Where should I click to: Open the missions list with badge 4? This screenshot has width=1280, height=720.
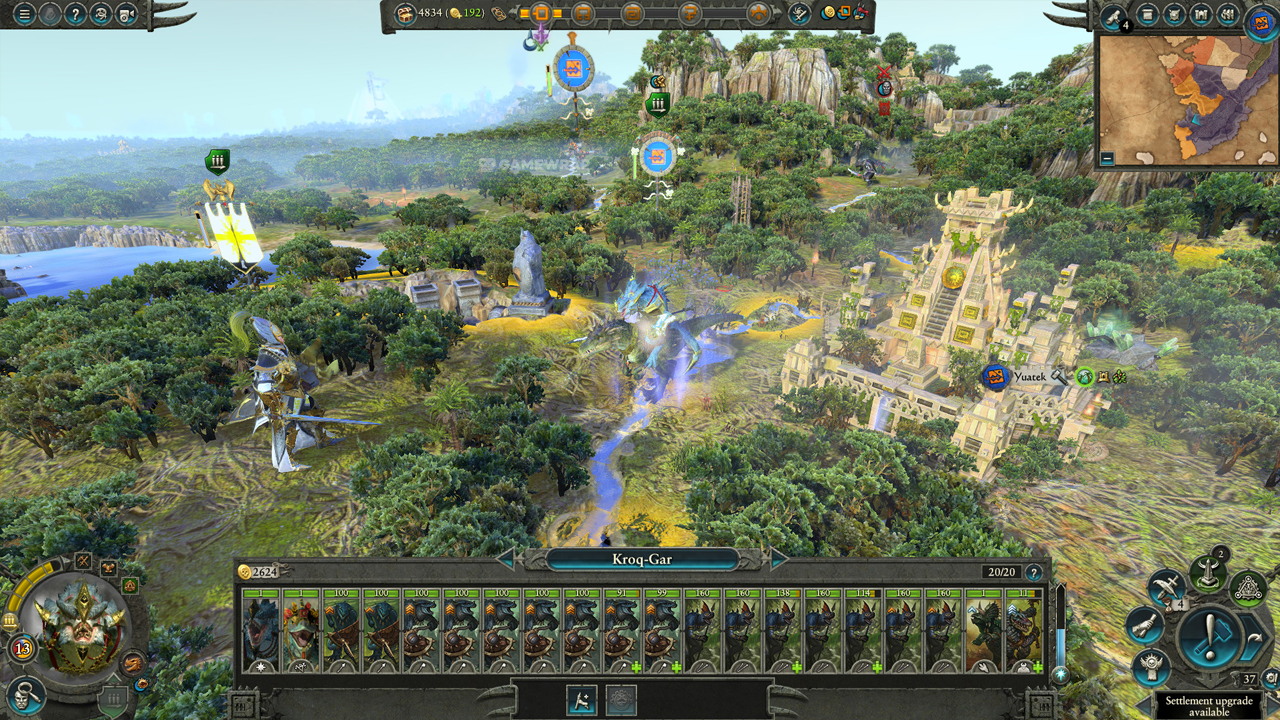click(x=1114, y=16)
